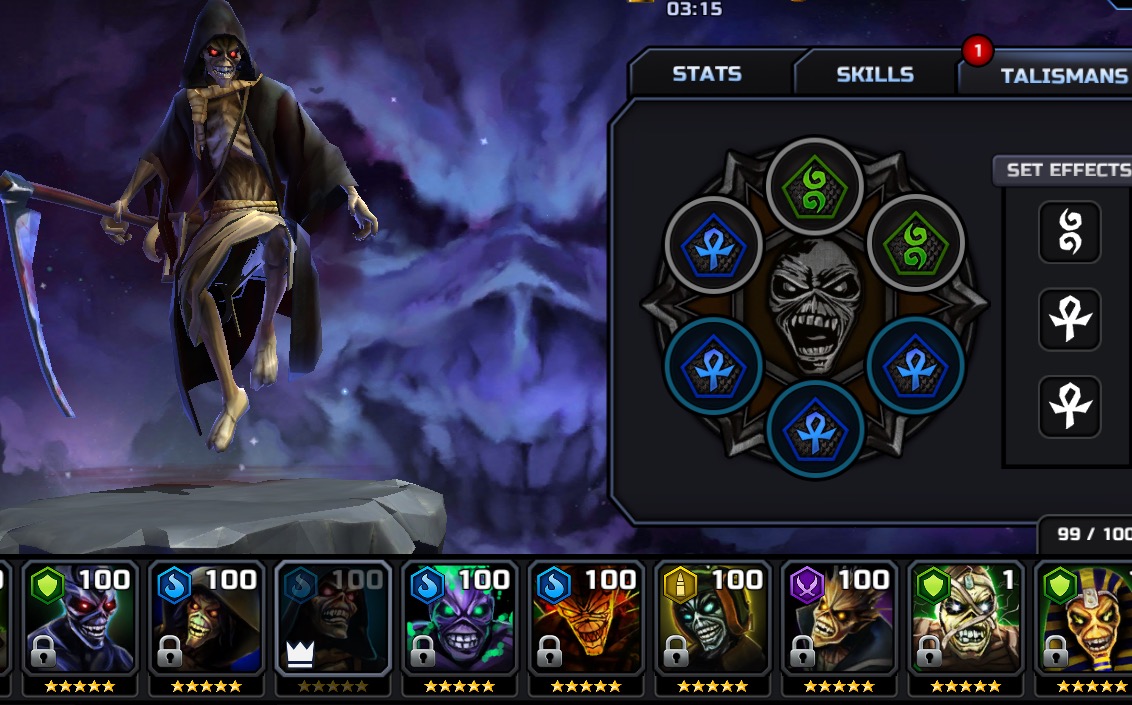Select the pharaoh Eddie portrait

point(1085,621)
